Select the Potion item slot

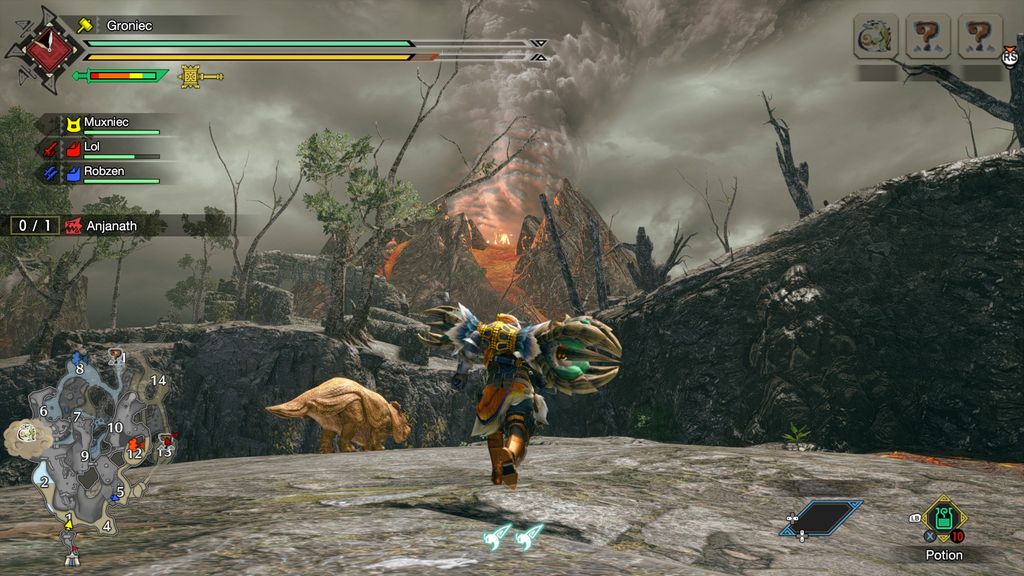(943, 518)
